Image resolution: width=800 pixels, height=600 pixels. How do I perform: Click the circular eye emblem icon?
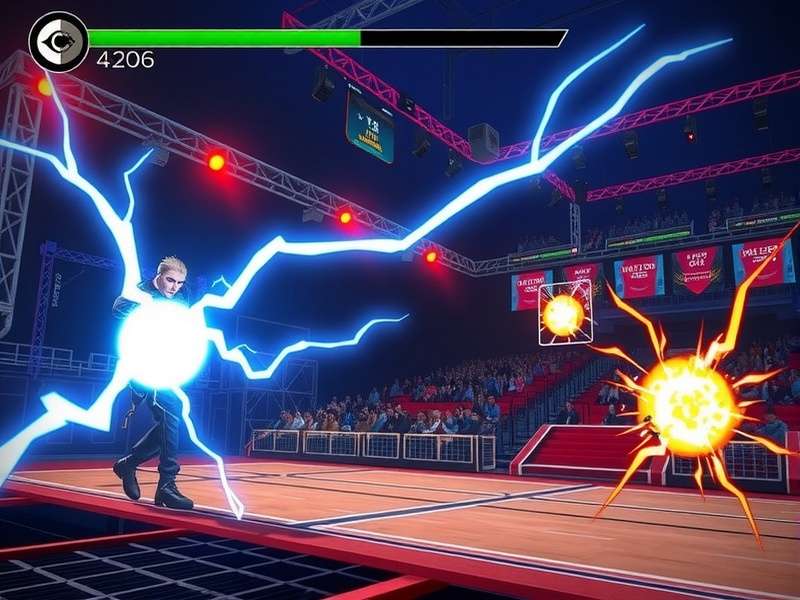[59, 41]
